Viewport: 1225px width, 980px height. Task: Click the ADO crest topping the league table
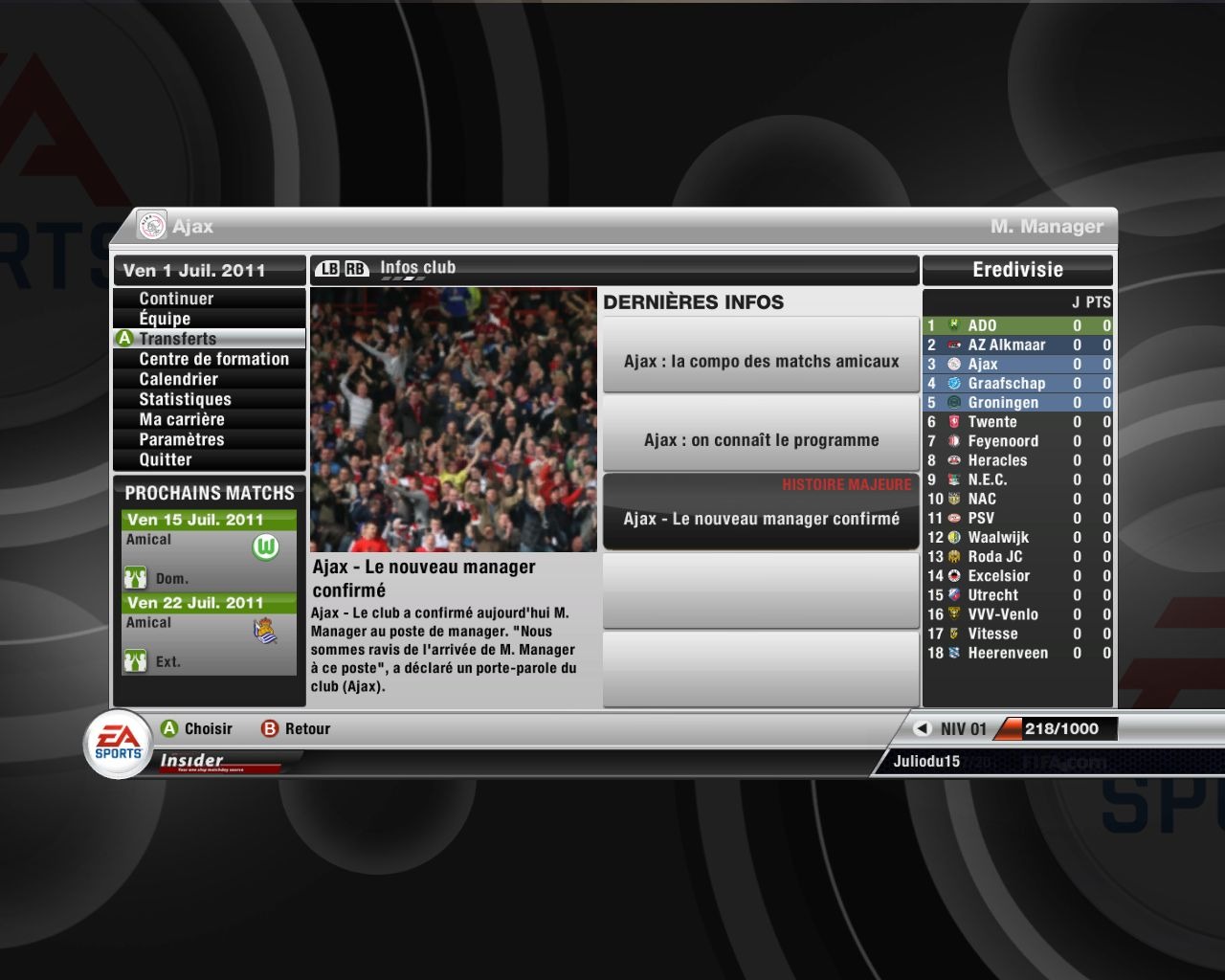click(953, 325)
